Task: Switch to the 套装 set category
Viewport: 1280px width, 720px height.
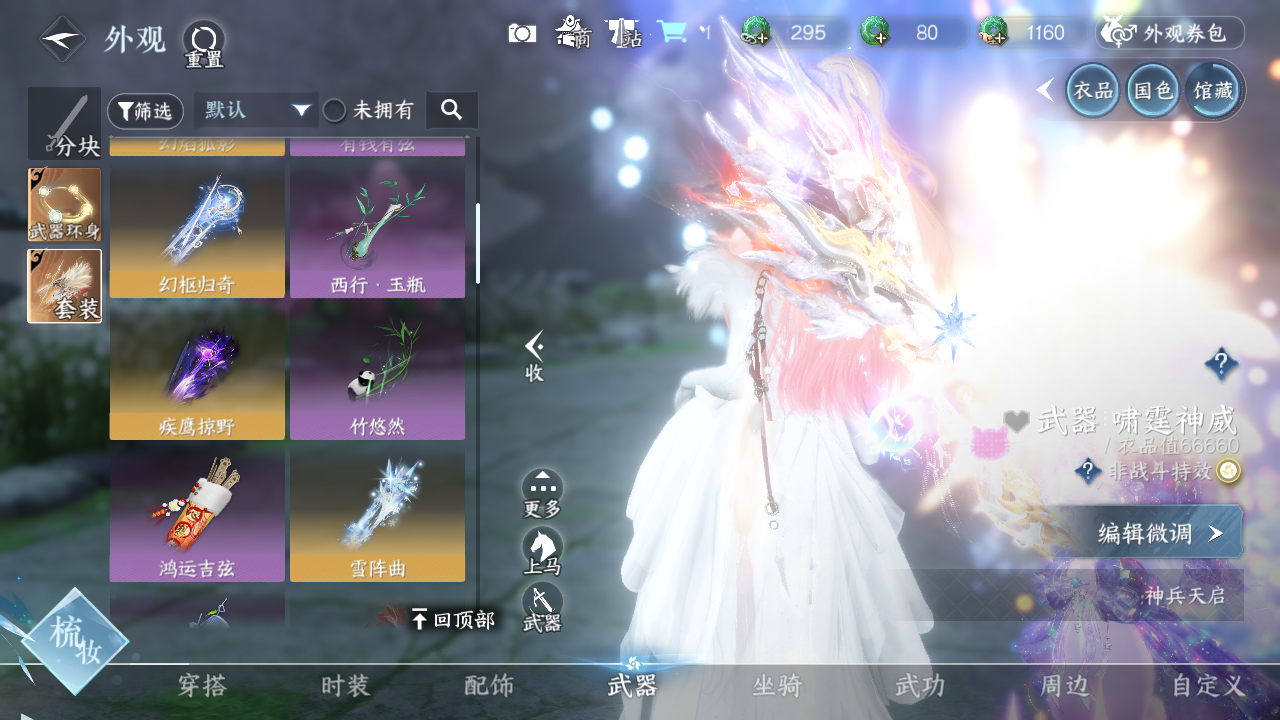Action: point(64,286)
